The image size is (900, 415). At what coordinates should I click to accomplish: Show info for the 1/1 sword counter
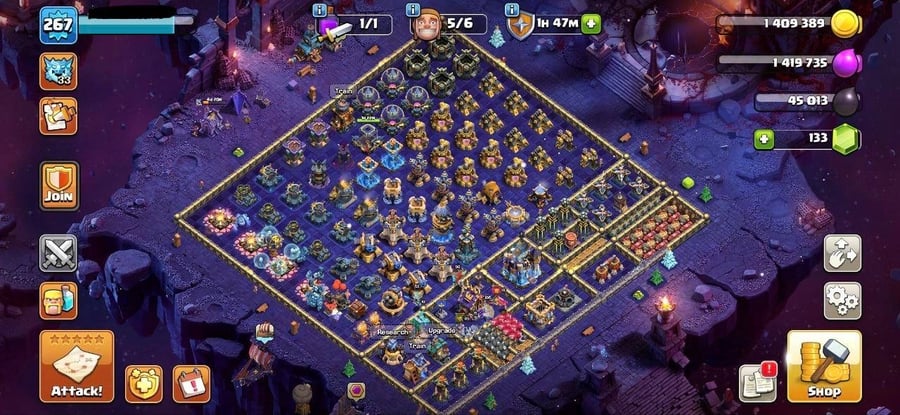[320, 9]
